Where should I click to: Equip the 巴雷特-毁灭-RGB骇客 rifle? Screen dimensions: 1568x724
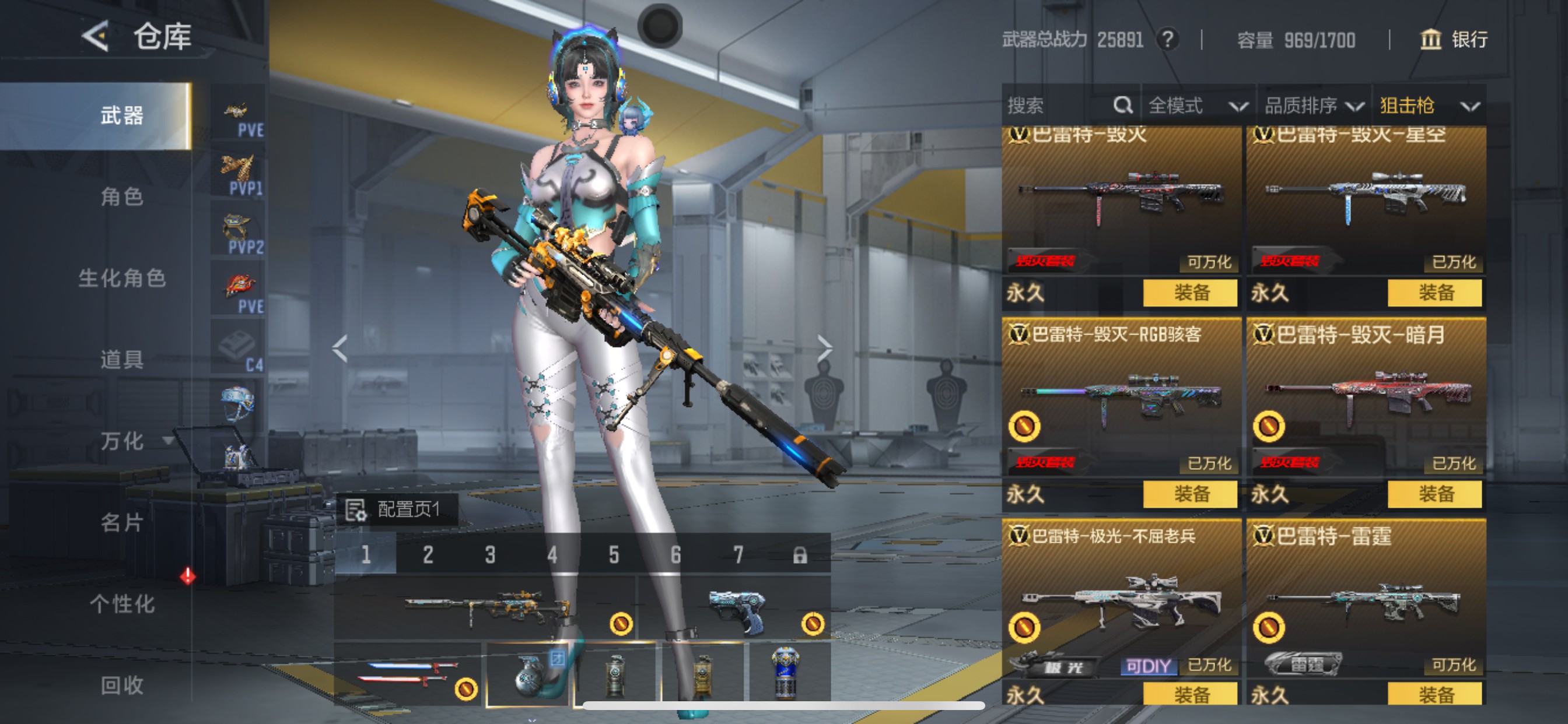click(x=1190, y=493)
